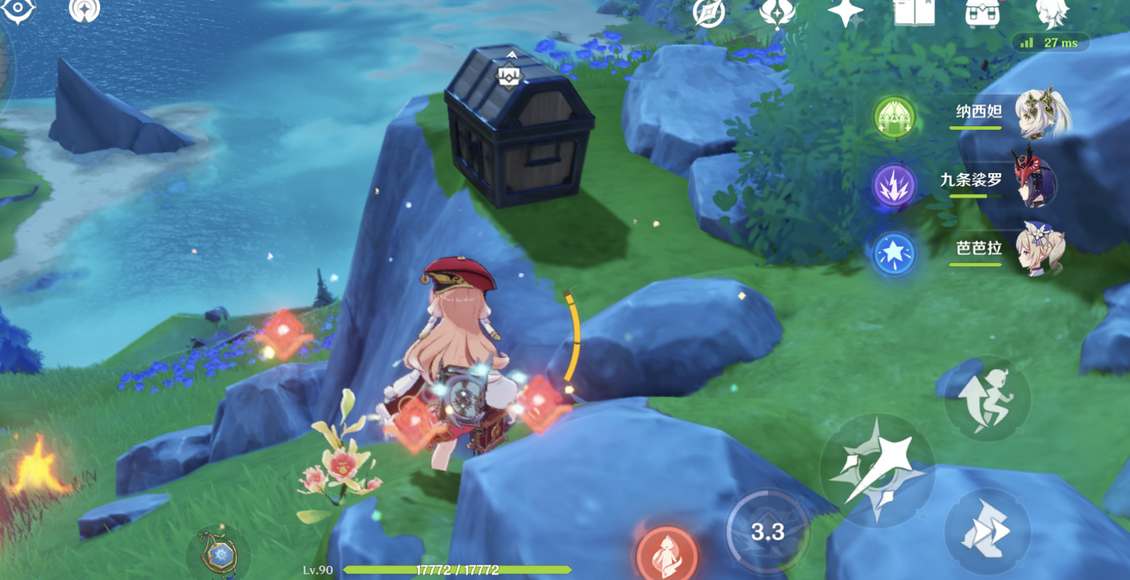This screenshot has height=580, width=1130.
Task: Open the compass events icon
Action: [x=709, y=12]
